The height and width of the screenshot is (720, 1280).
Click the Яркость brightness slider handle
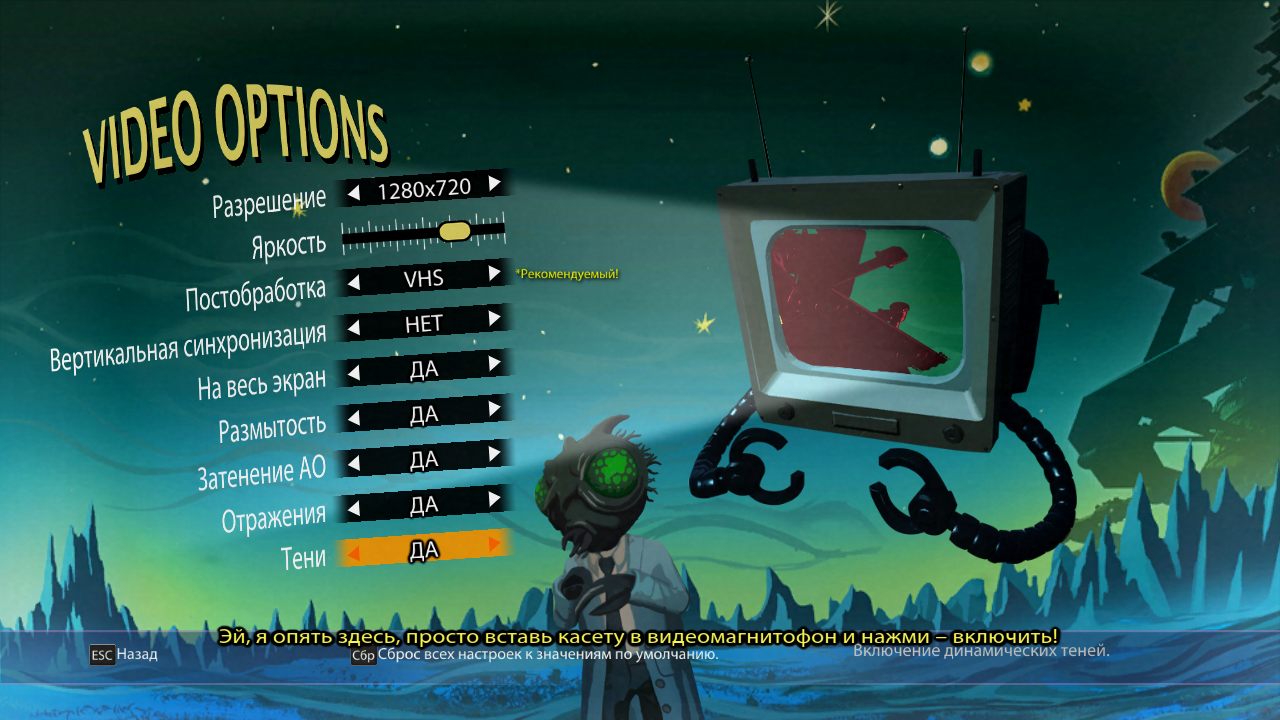click(x=454, y=231)
